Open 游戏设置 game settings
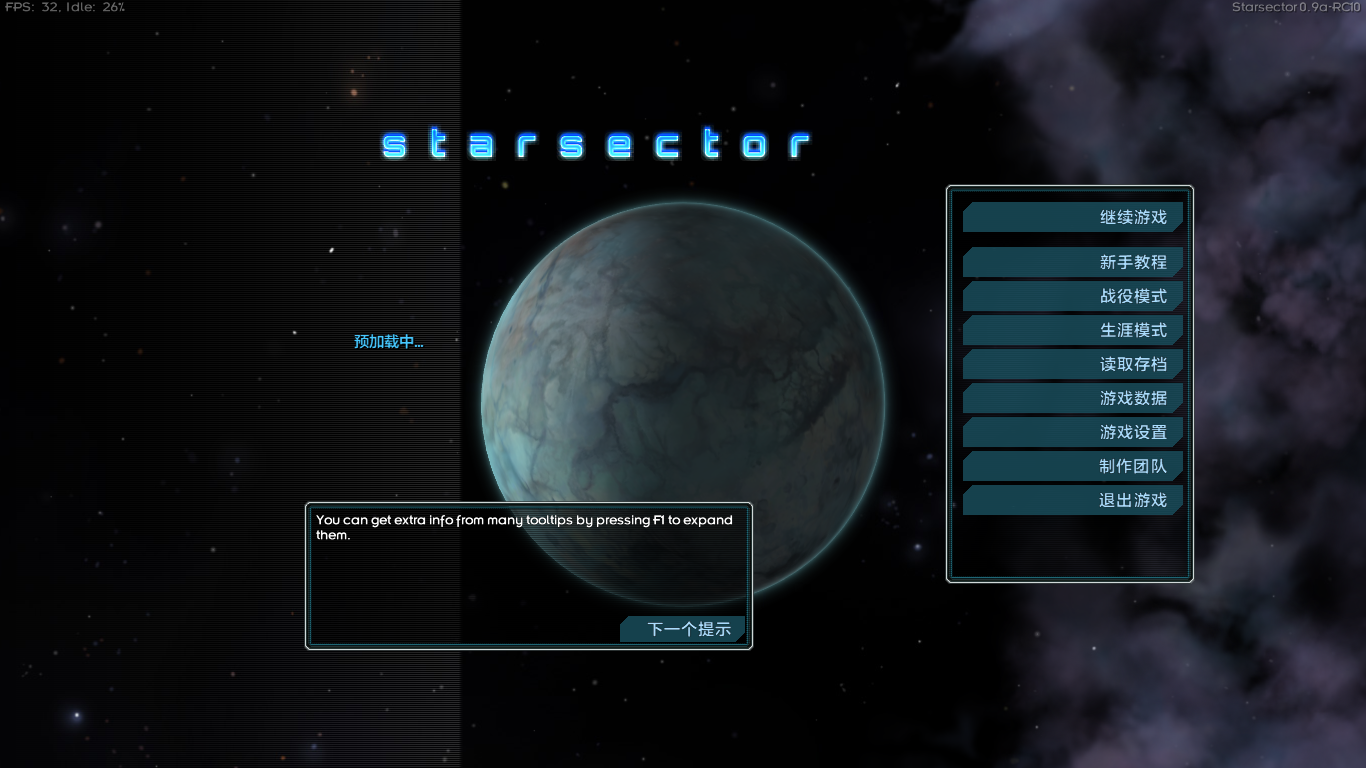Screen dimensions: 1366x768 pyautogui.click(x=1073, y=432)
